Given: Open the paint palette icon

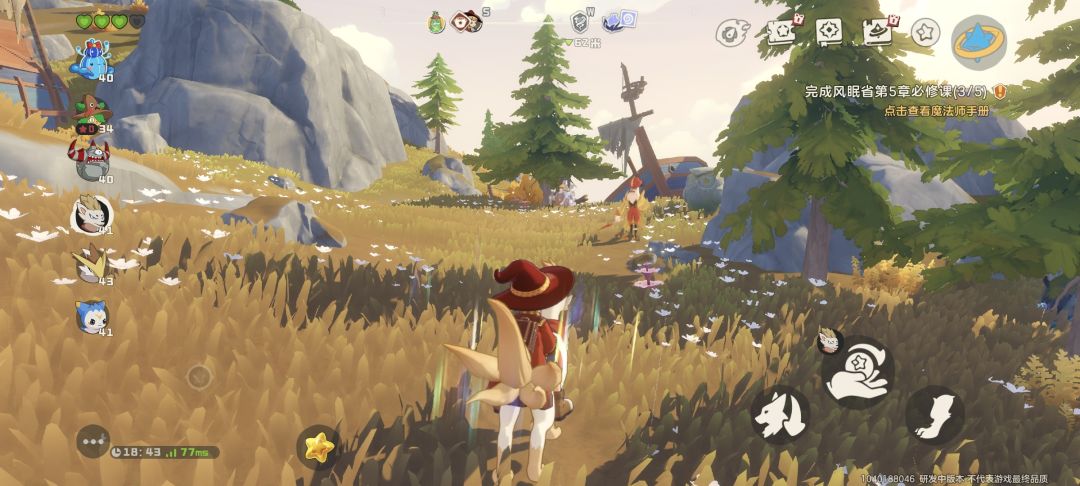Looking at the screenshot, I should pyautogui.click(x=732, y=32).
